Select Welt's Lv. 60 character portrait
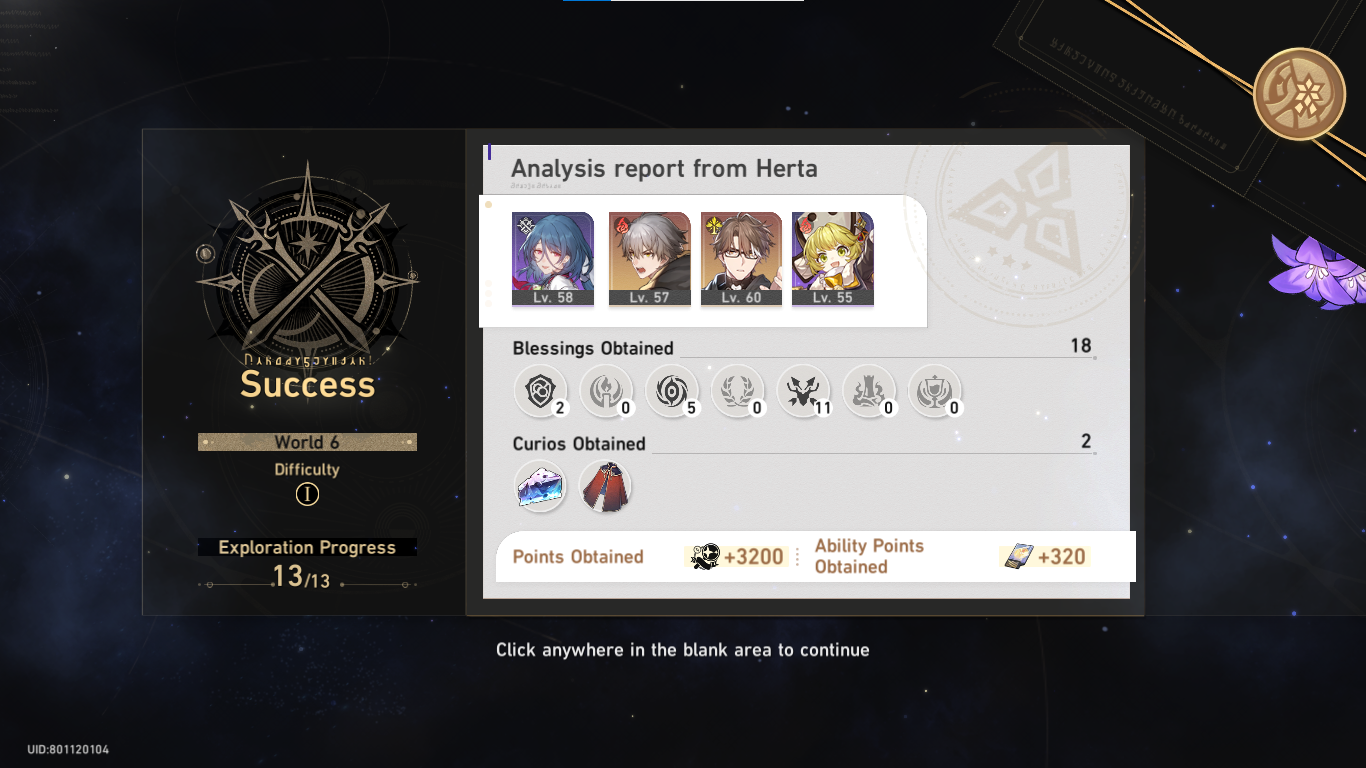This screenshot has height=768, width=1366. (x=741, y=253)
